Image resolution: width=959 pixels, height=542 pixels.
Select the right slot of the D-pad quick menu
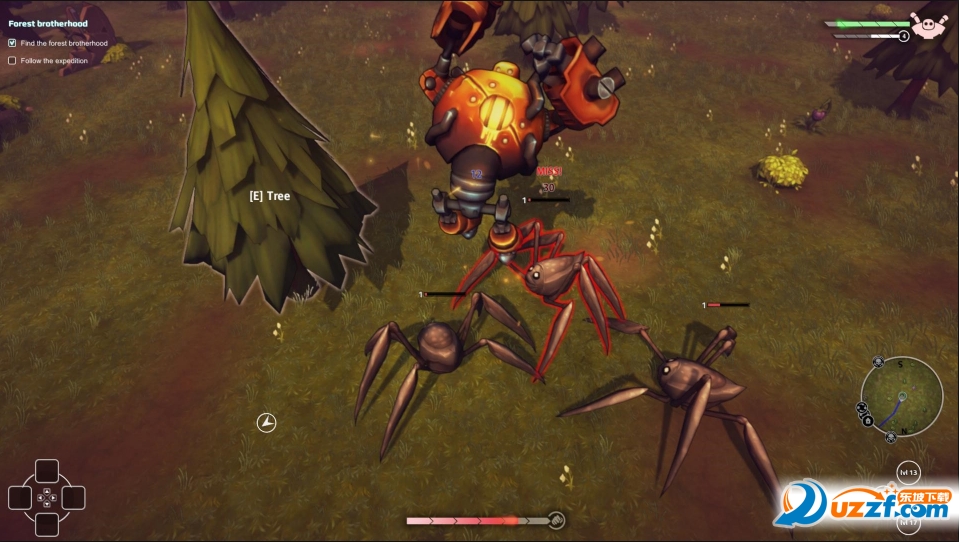73,497
